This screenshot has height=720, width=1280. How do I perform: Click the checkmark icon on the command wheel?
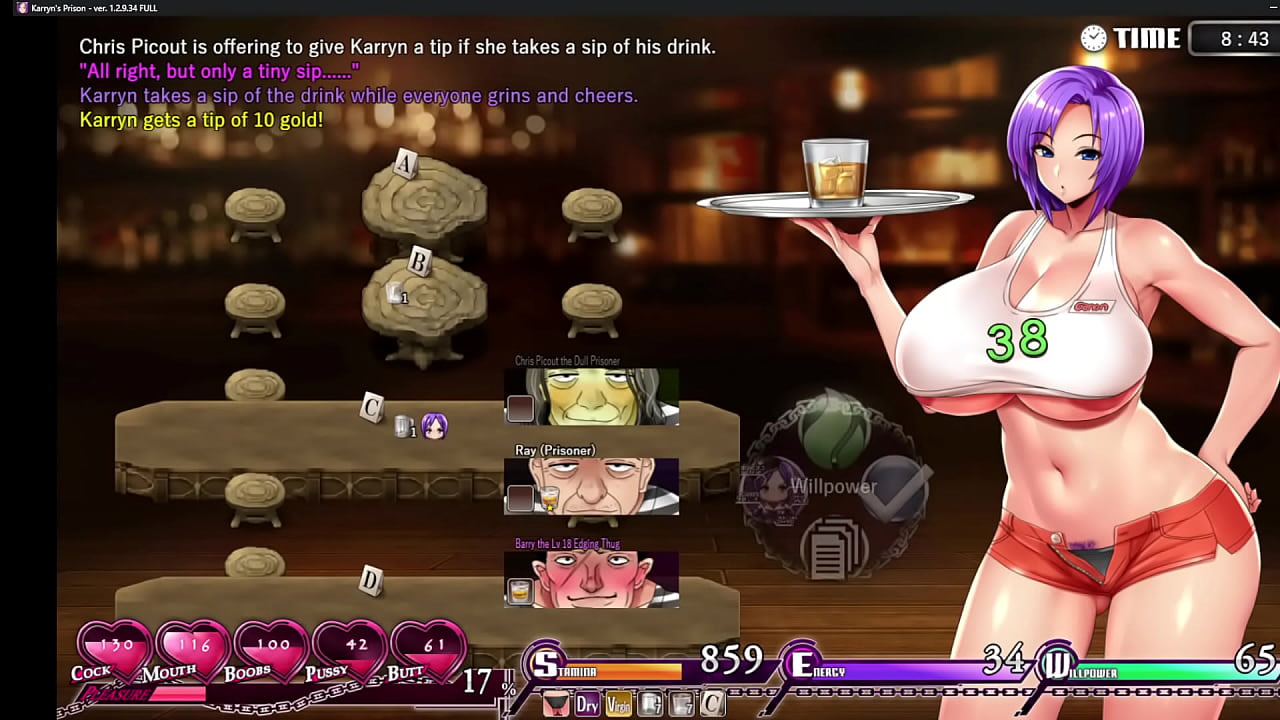pos(894,488)
